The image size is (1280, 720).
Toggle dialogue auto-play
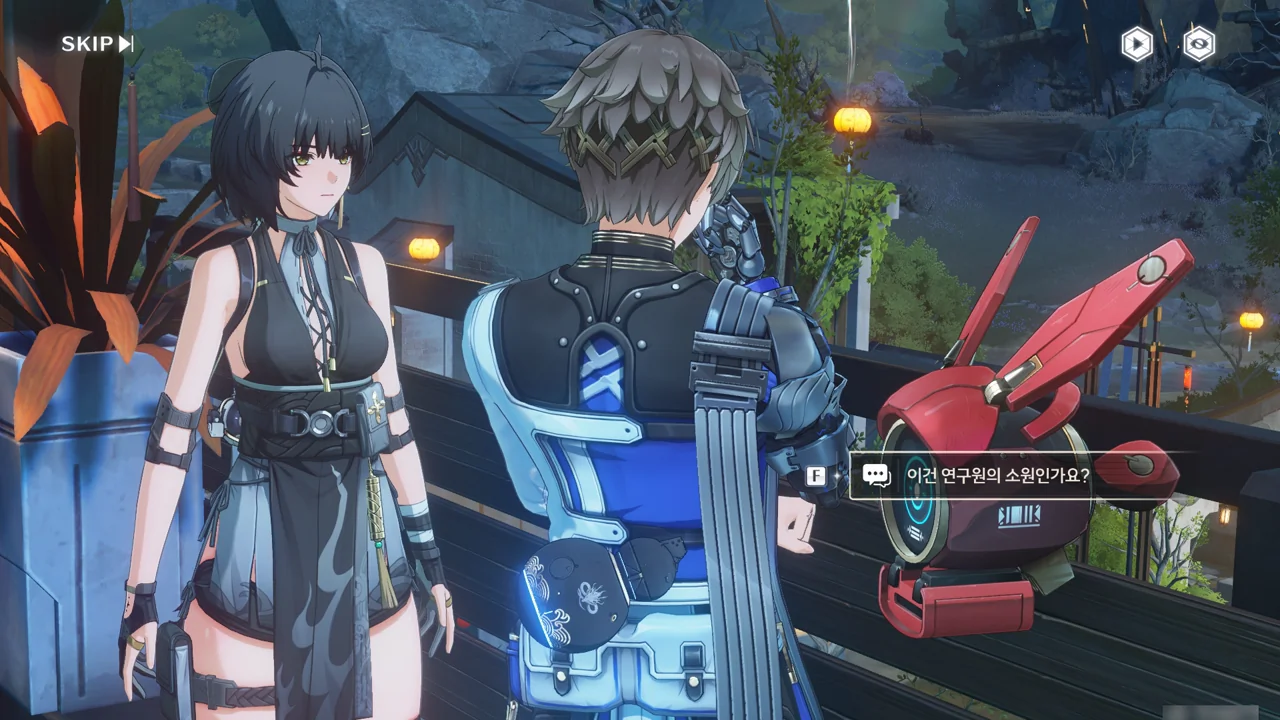point(1136,44)
